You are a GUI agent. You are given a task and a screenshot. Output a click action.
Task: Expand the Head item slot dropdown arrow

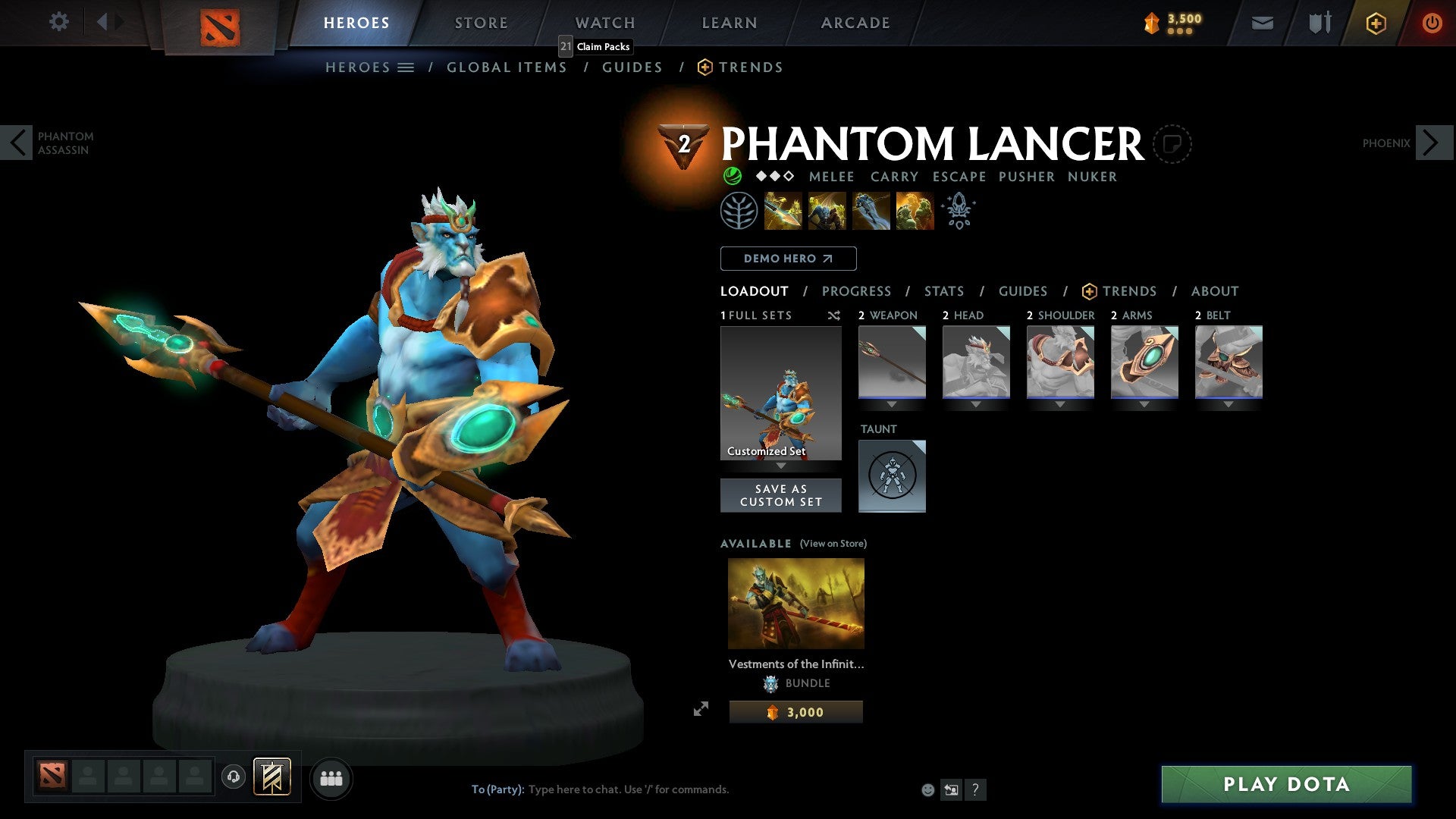(x=976, y=404)
